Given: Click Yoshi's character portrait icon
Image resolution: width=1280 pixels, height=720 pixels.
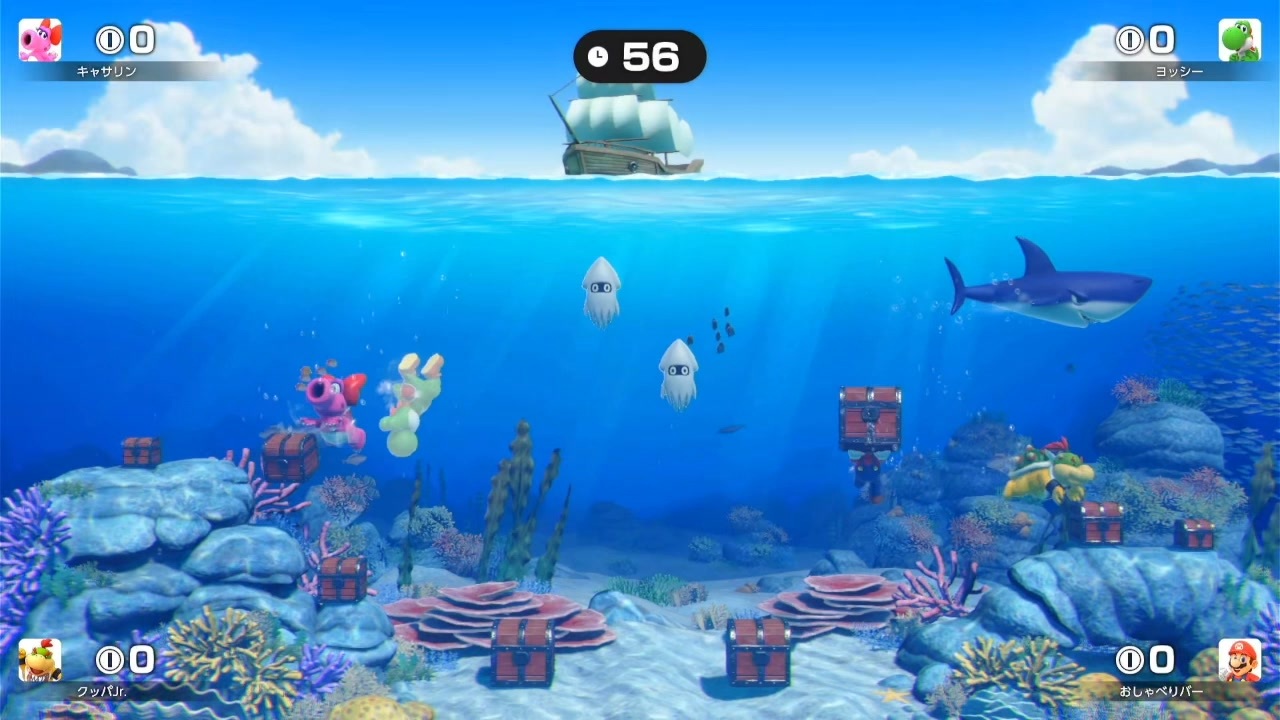Looking at the screenshot, I should [1240, 40].
